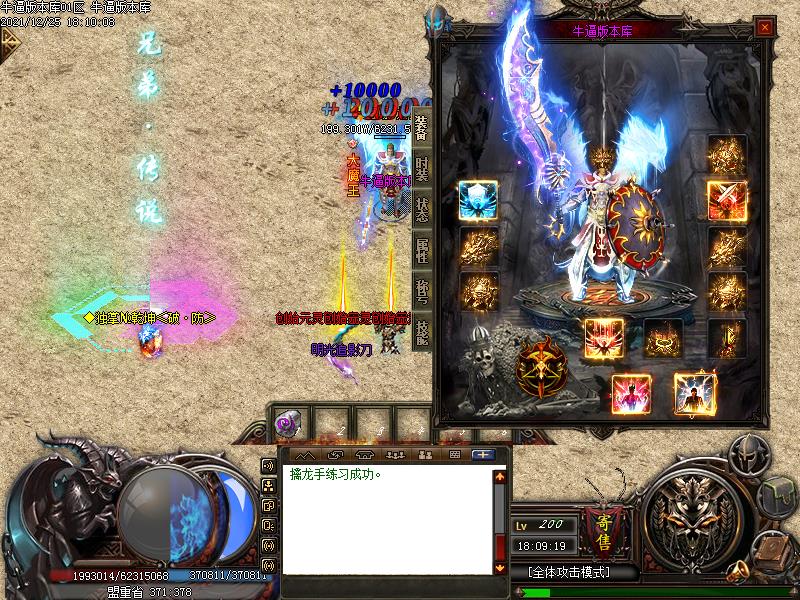This screenshot has height=600, width=800.
Task: Open the 状态 (status) tab
Action: pos(422,210)
